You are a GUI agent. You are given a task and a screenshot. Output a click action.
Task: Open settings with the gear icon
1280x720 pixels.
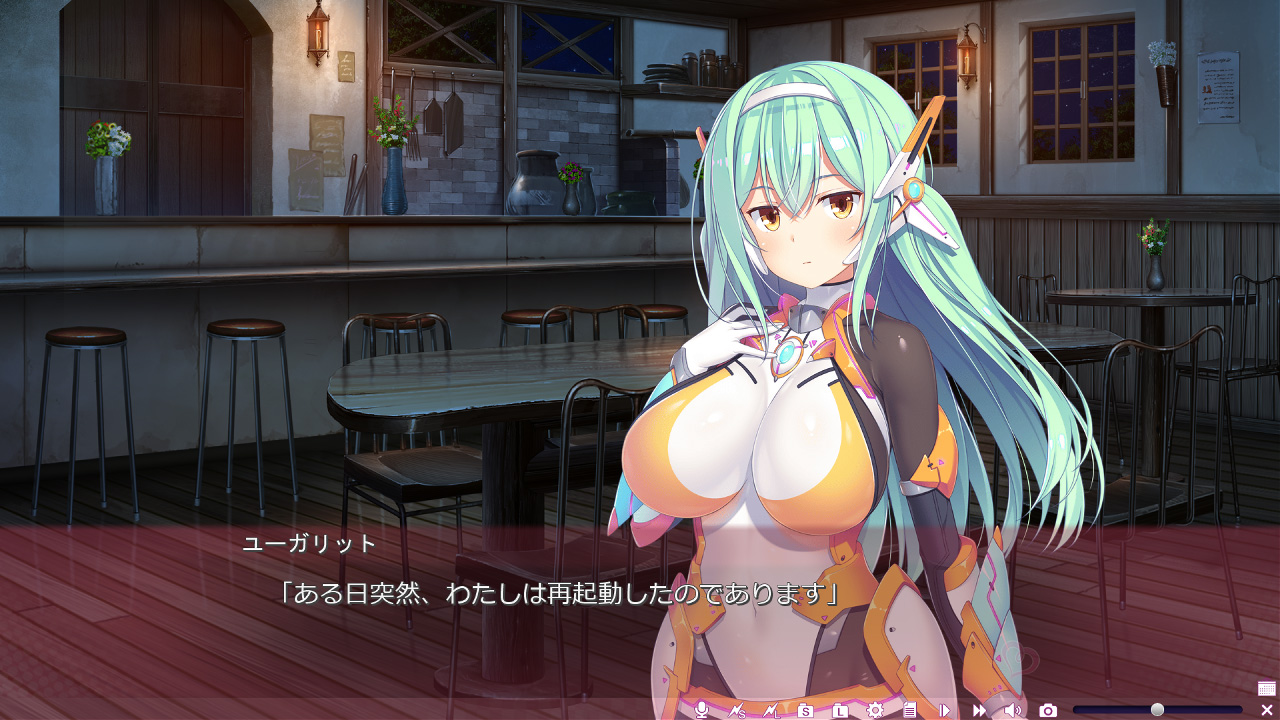click(x=875, y=710)
